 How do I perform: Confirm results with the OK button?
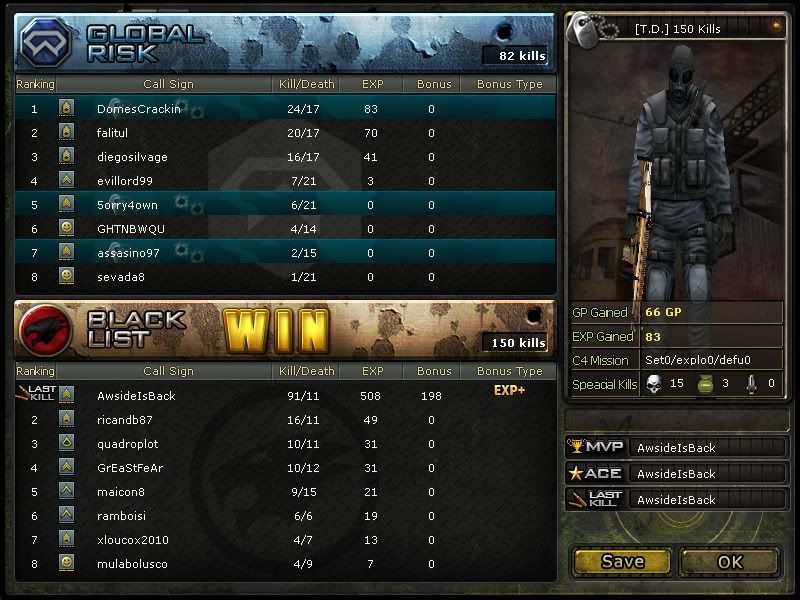pyautogui.click(x=730, y=562)
